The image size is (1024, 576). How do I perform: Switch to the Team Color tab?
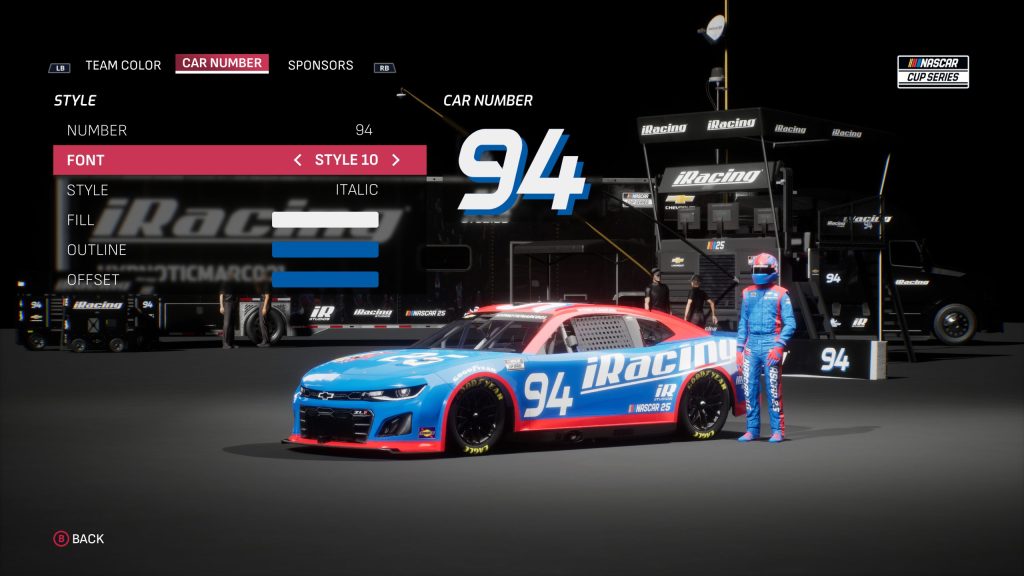(x=122, y=65)
